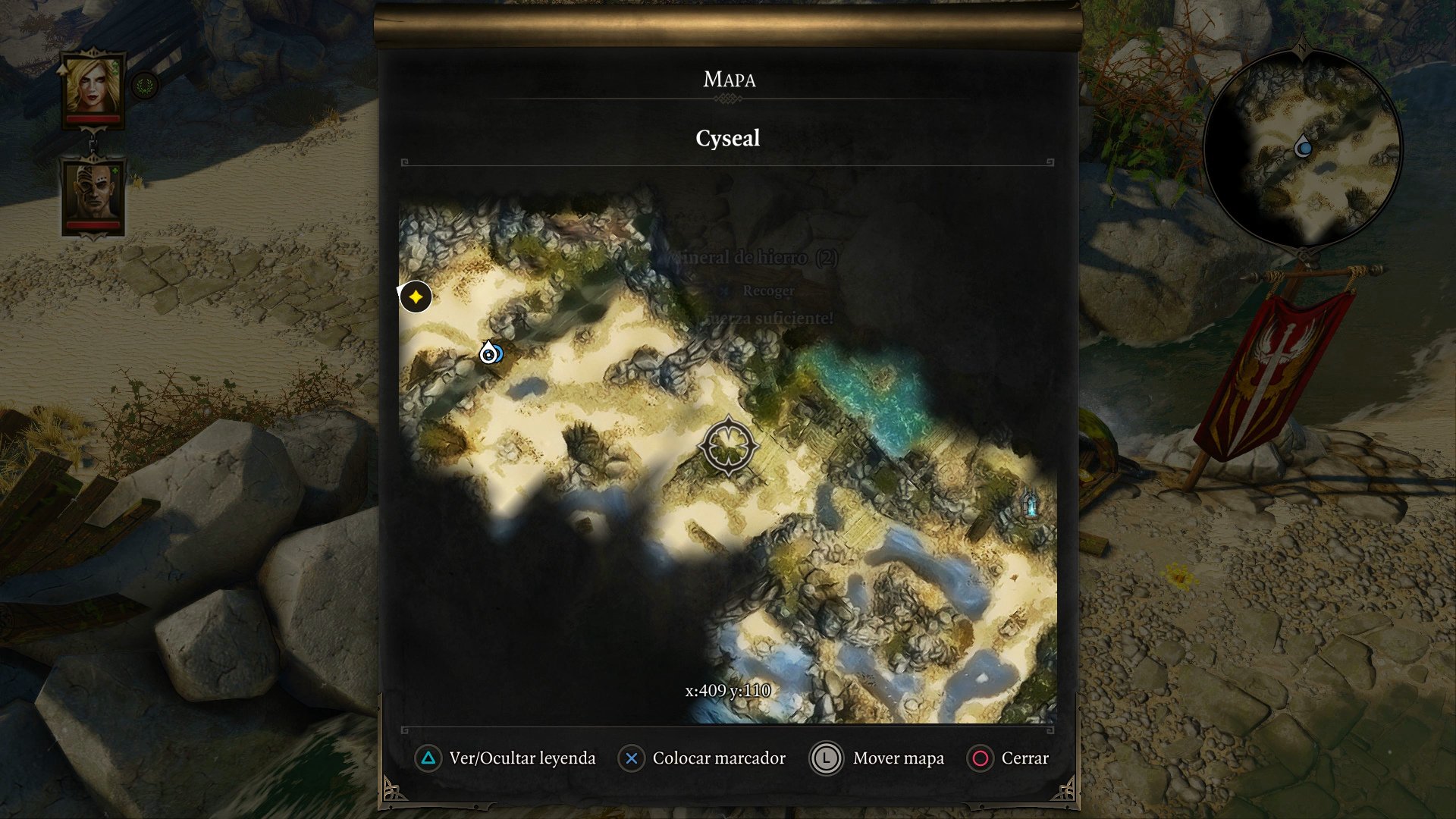Open the circular minimap
The image size is (1456, 819).
pyautogui.click(x=1302, y=147)
